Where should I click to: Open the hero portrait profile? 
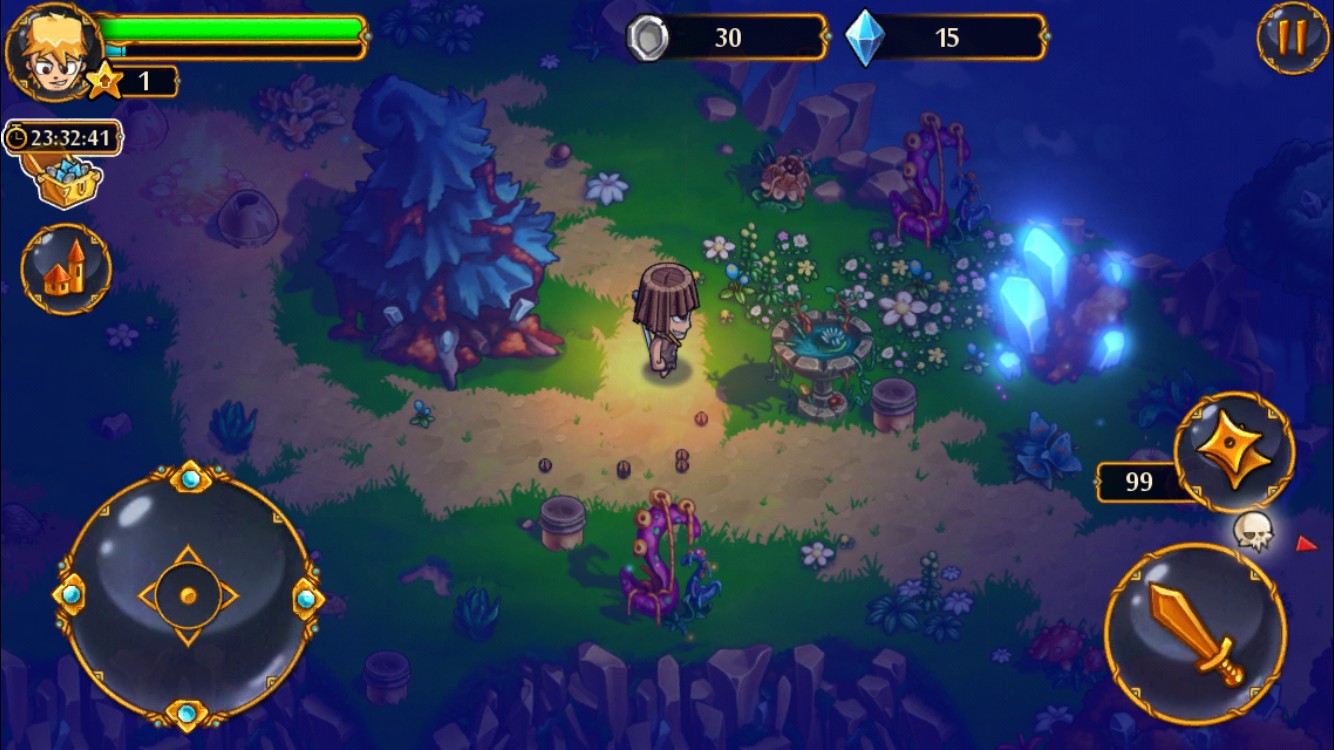pos(52,48)
